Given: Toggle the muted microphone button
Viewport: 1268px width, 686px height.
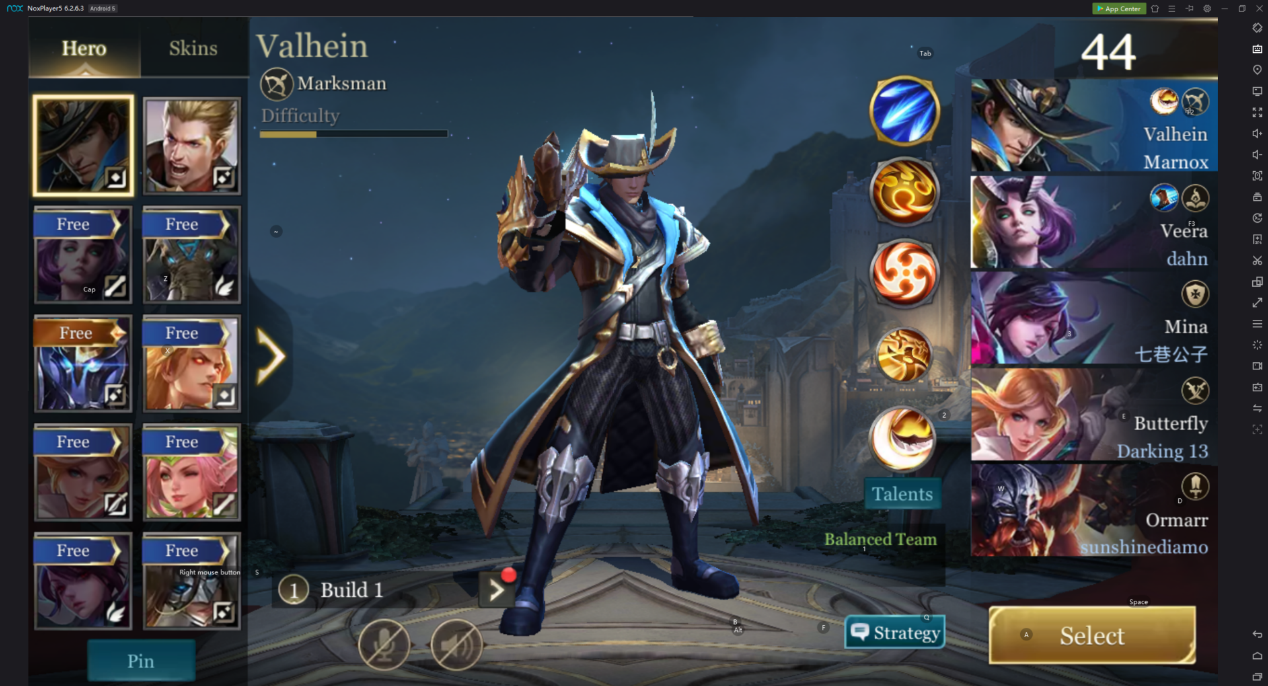Looking at the screenshot, I should [384, 644].
